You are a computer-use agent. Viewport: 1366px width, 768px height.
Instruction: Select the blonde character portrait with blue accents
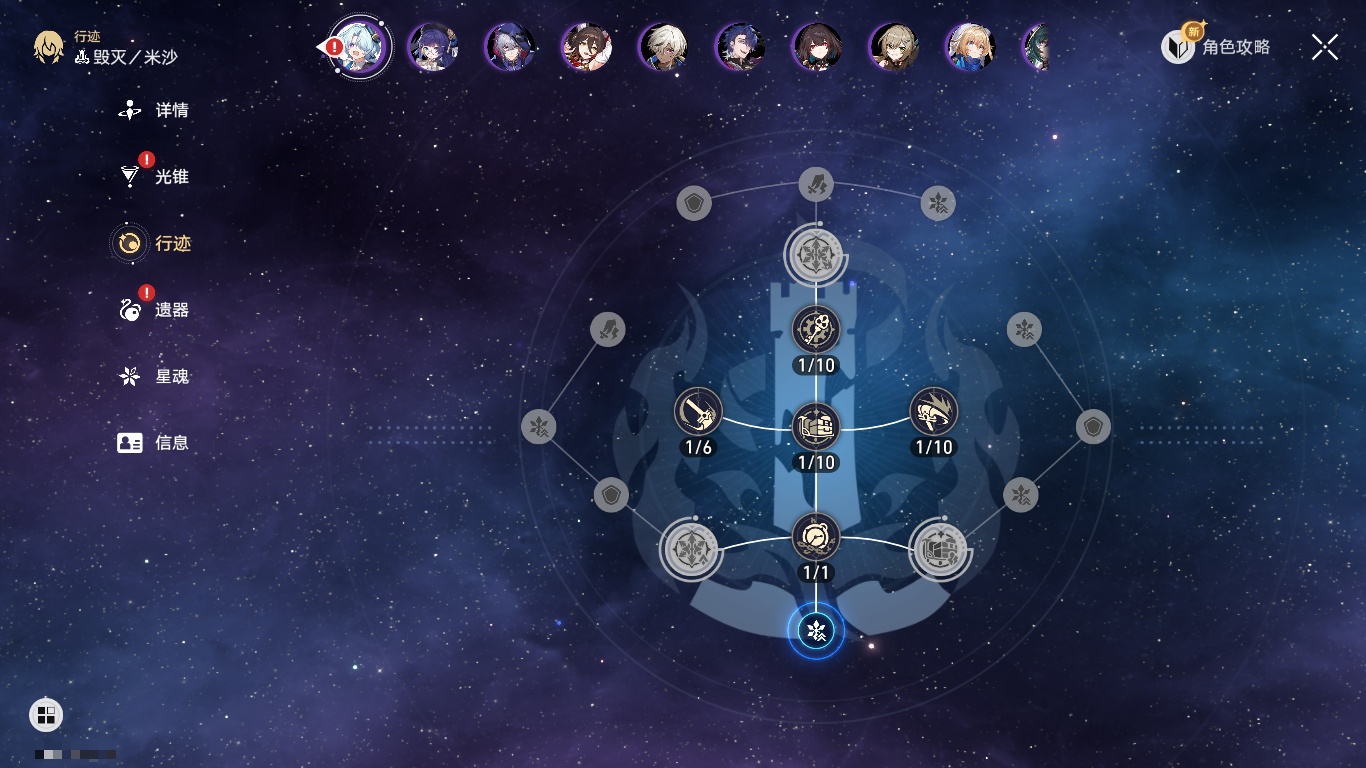[970, 47]
